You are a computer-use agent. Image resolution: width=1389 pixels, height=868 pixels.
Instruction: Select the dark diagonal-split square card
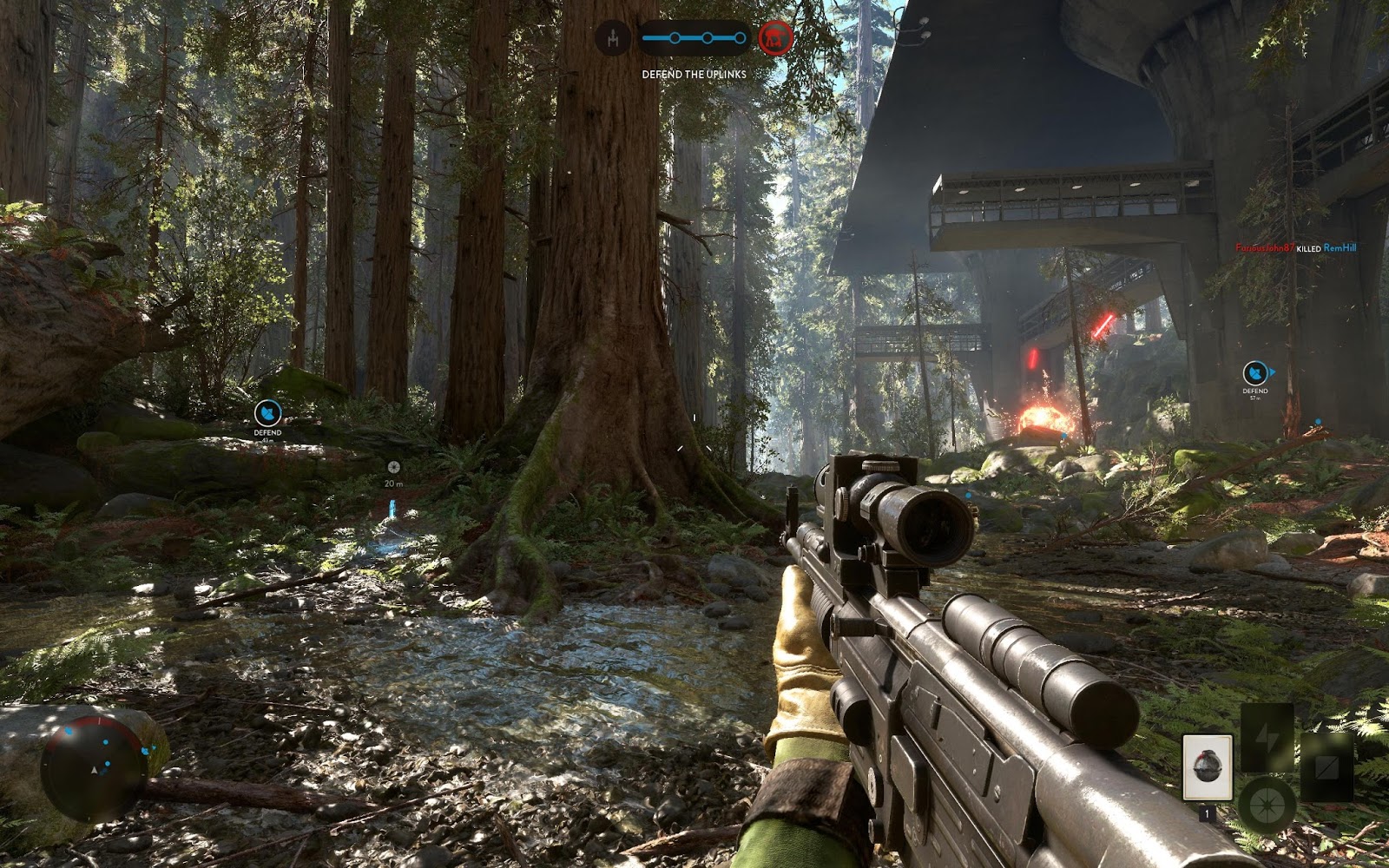[1326, 767]
